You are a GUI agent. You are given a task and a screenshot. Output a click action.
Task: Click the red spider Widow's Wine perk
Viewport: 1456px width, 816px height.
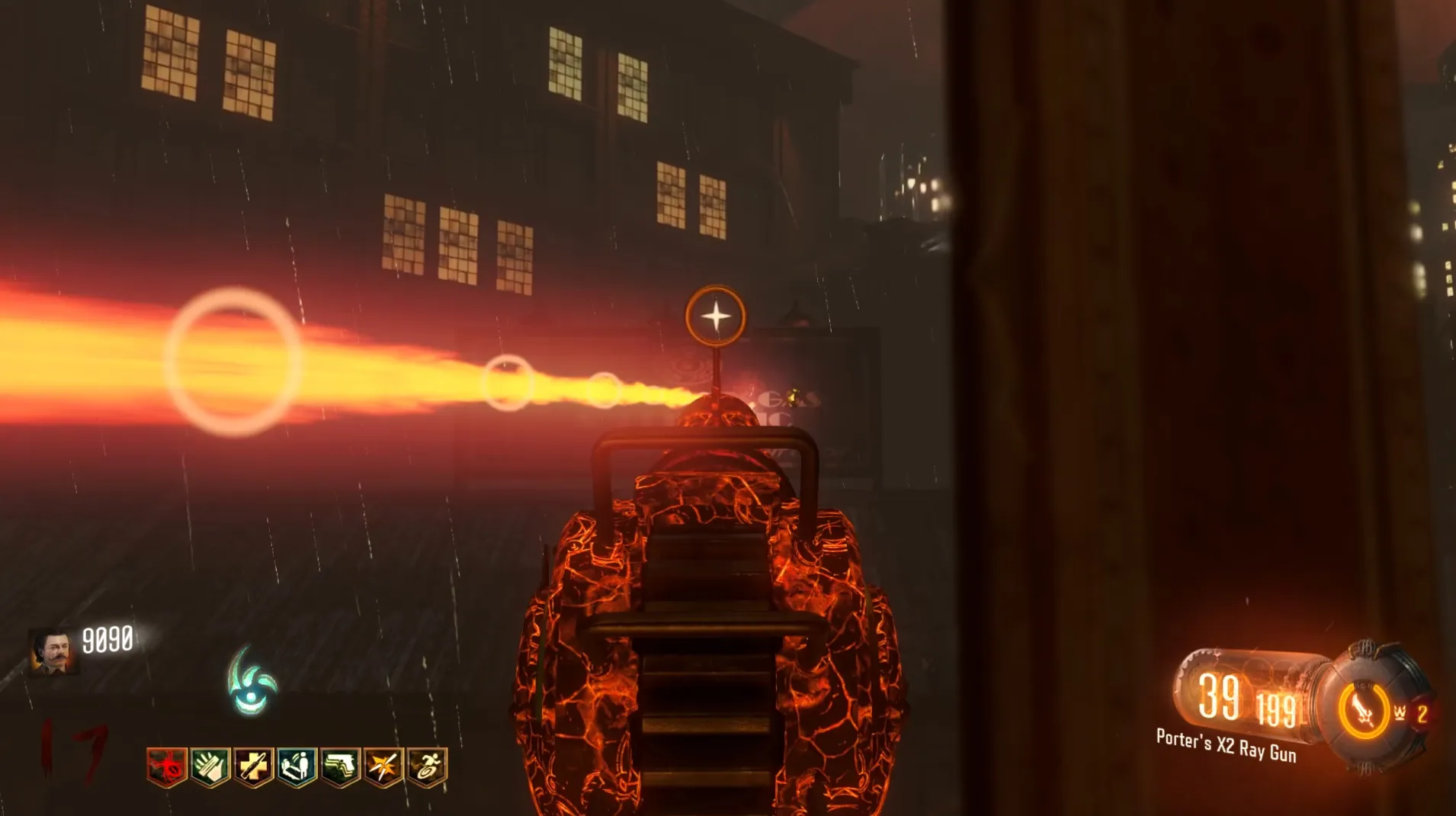(167, 766)
